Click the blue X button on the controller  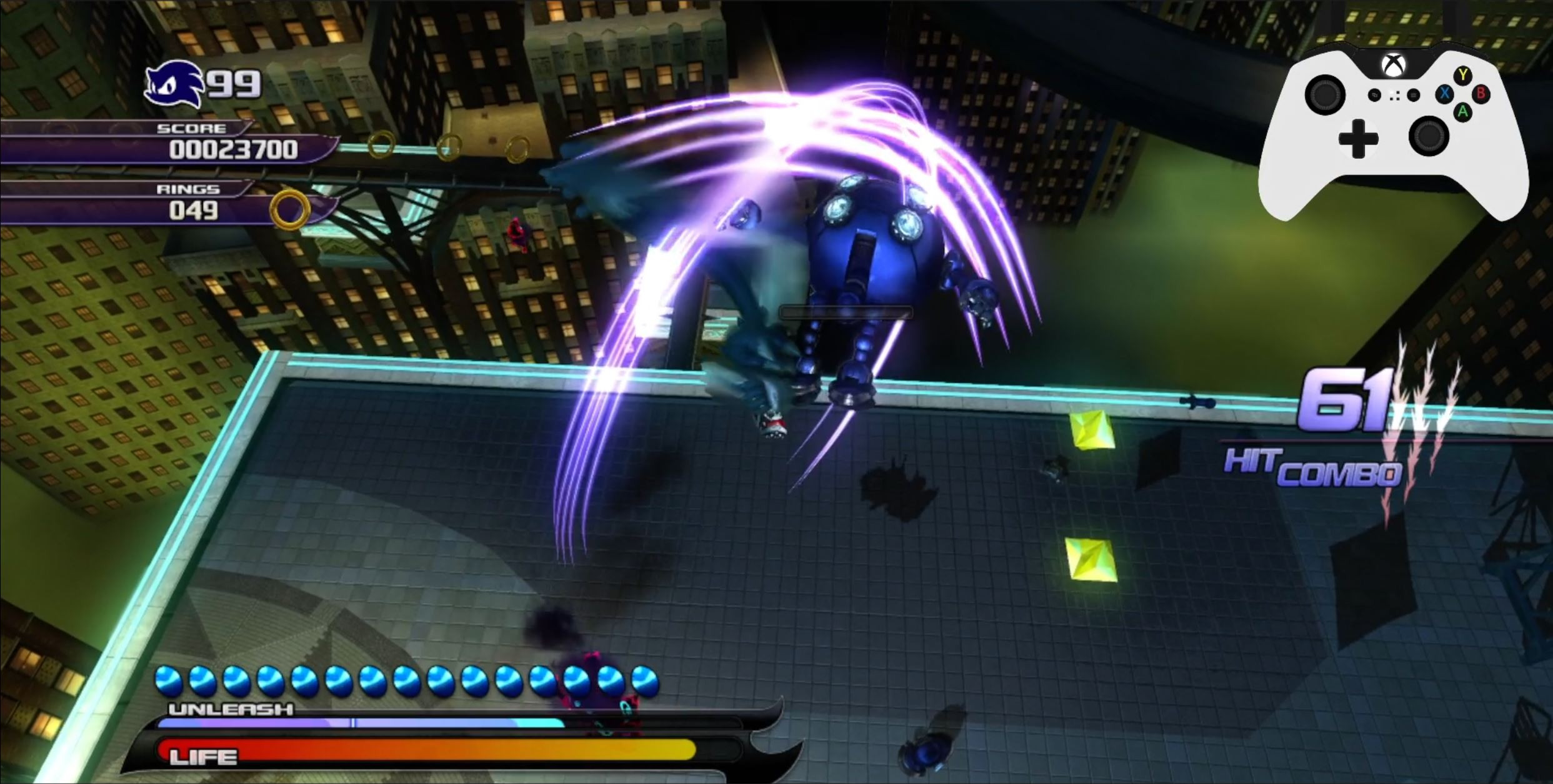(x=1444, y=96)
